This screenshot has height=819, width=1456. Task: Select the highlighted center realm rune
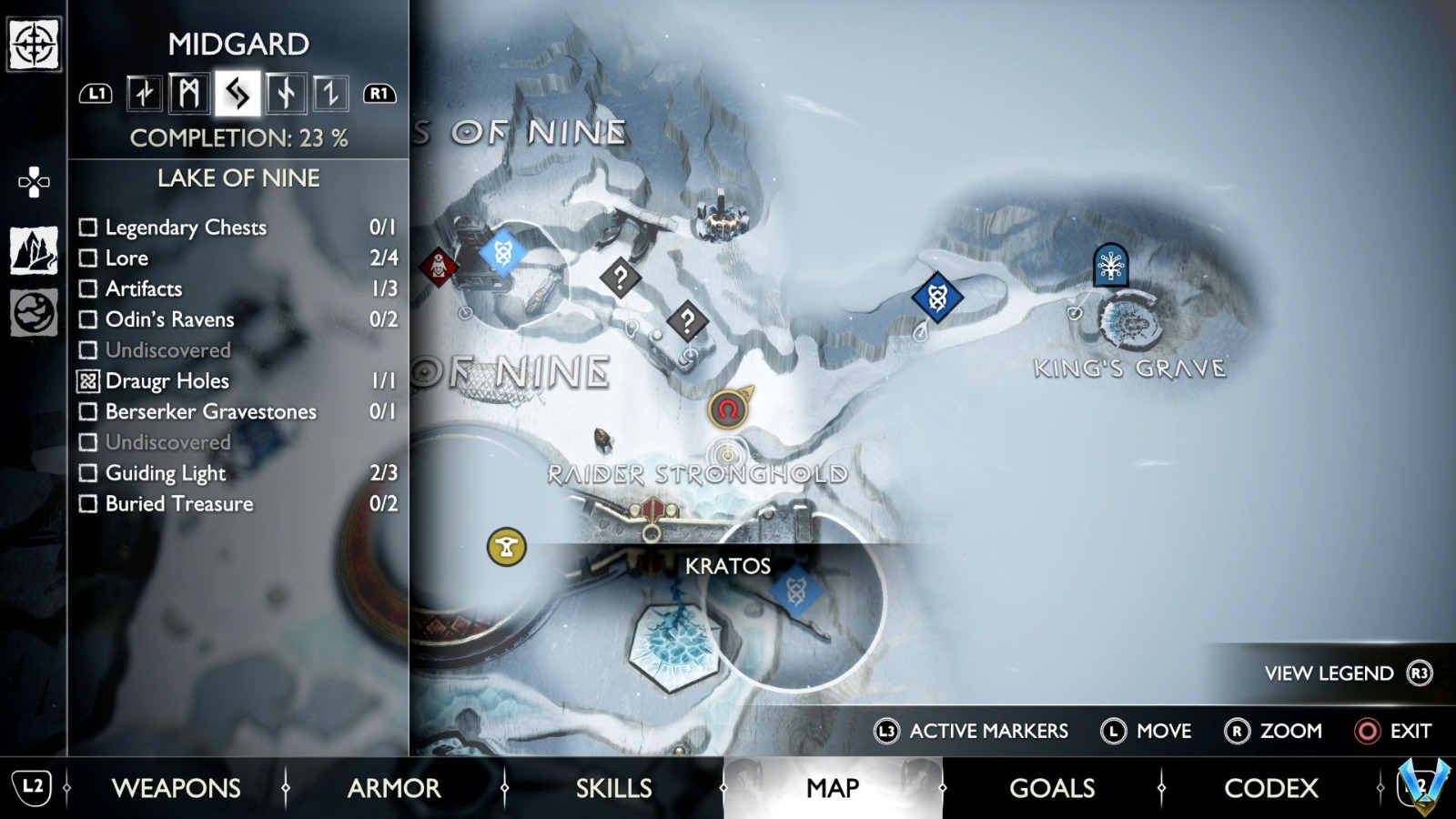point(238,94)
